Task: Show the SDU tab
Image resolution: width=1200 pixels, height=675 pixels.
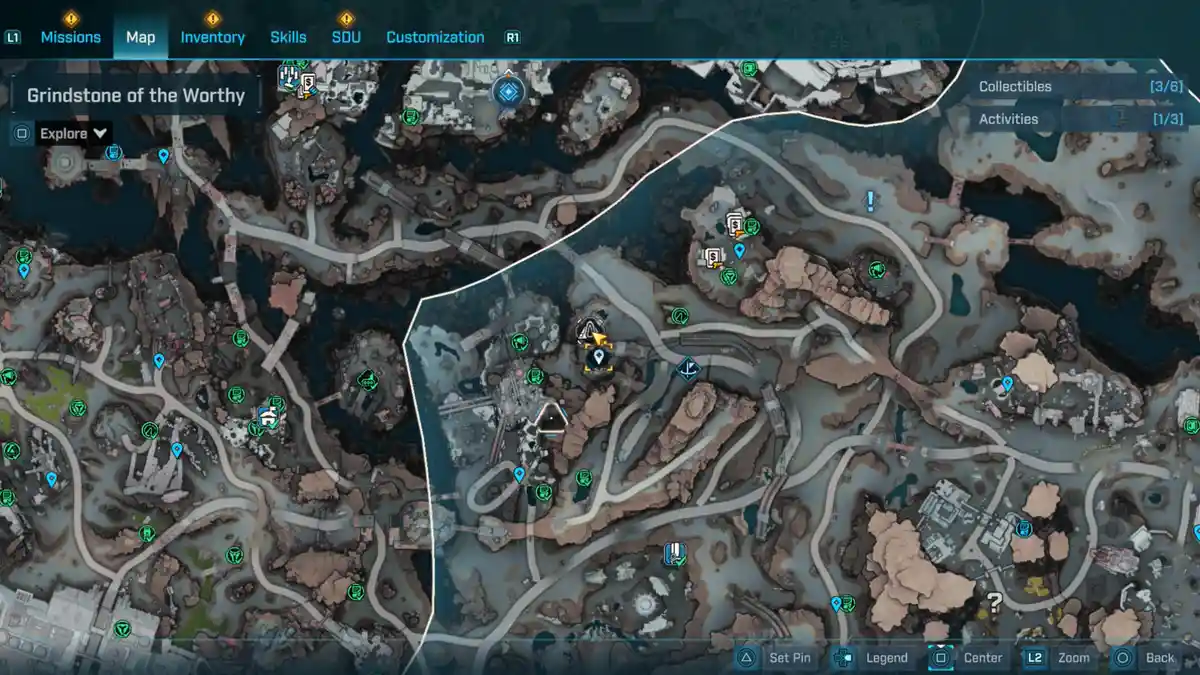Action: pyautogui.click(x=346, y=37)
